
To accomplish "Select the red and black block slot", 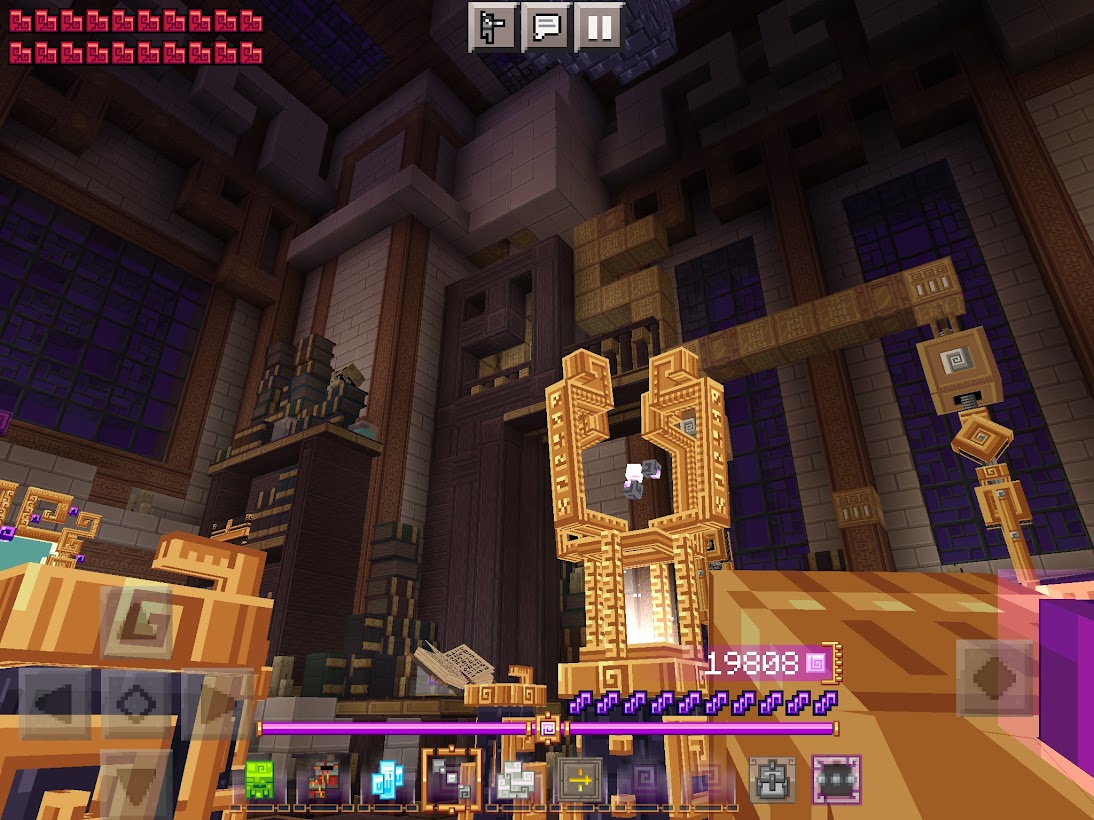I will [x=322, y=780].
